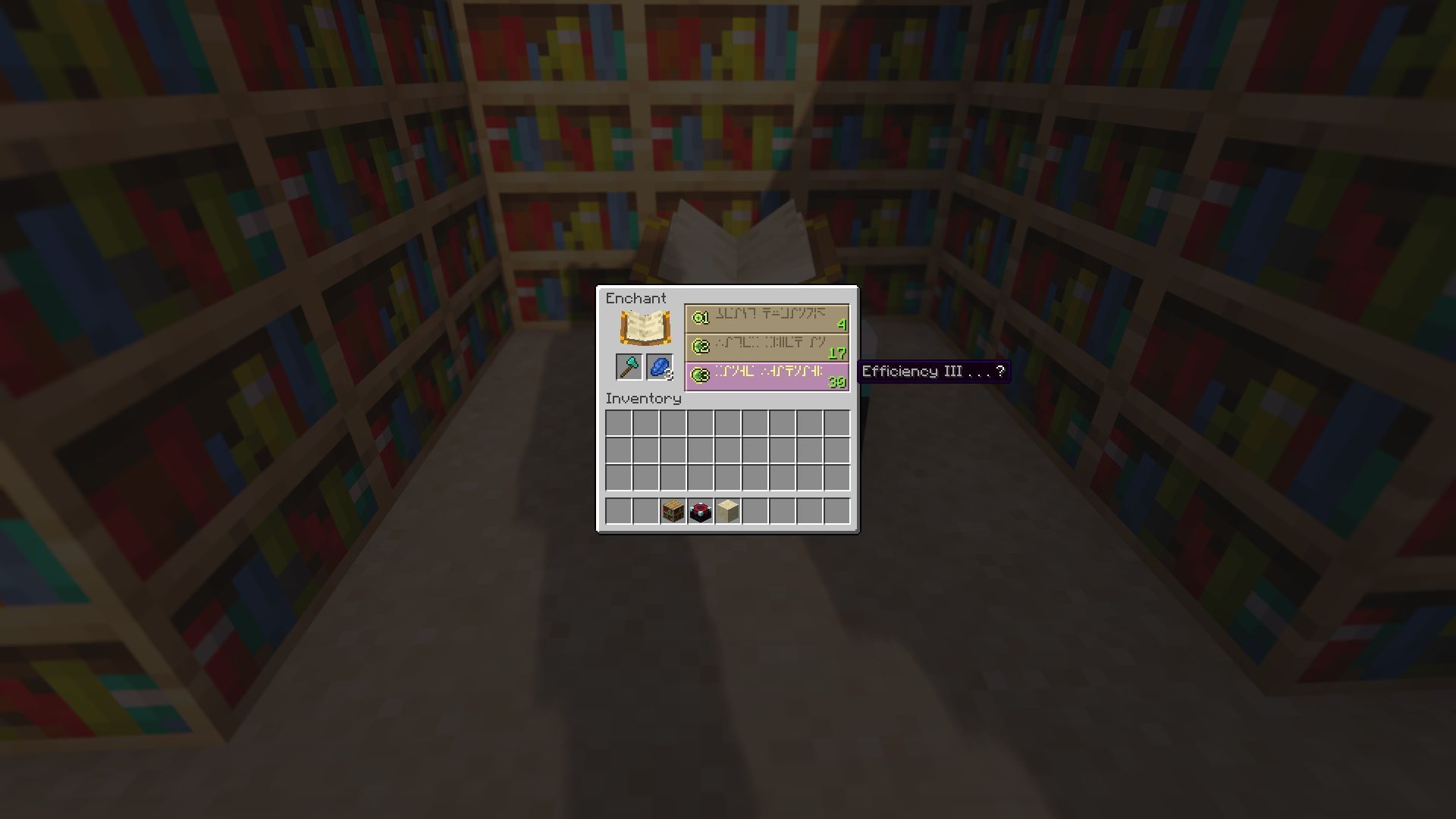The height and width of the screenshot is (819, 1456).
Task: Click the glint orb icon on enchantment option 1
Action: 698,319
